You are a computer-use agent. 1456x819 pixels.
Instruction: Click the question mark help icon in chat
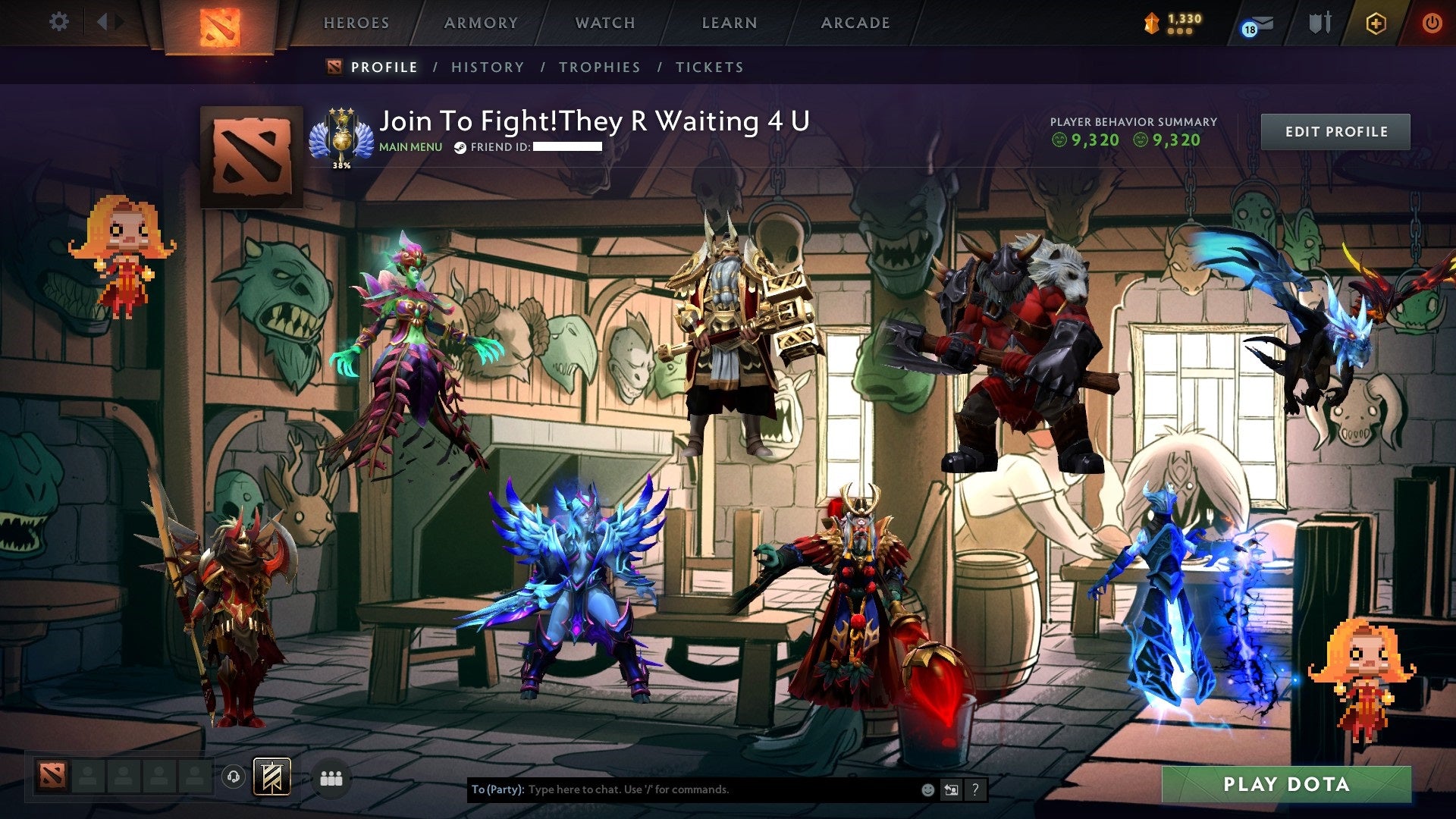click(974, 789)
